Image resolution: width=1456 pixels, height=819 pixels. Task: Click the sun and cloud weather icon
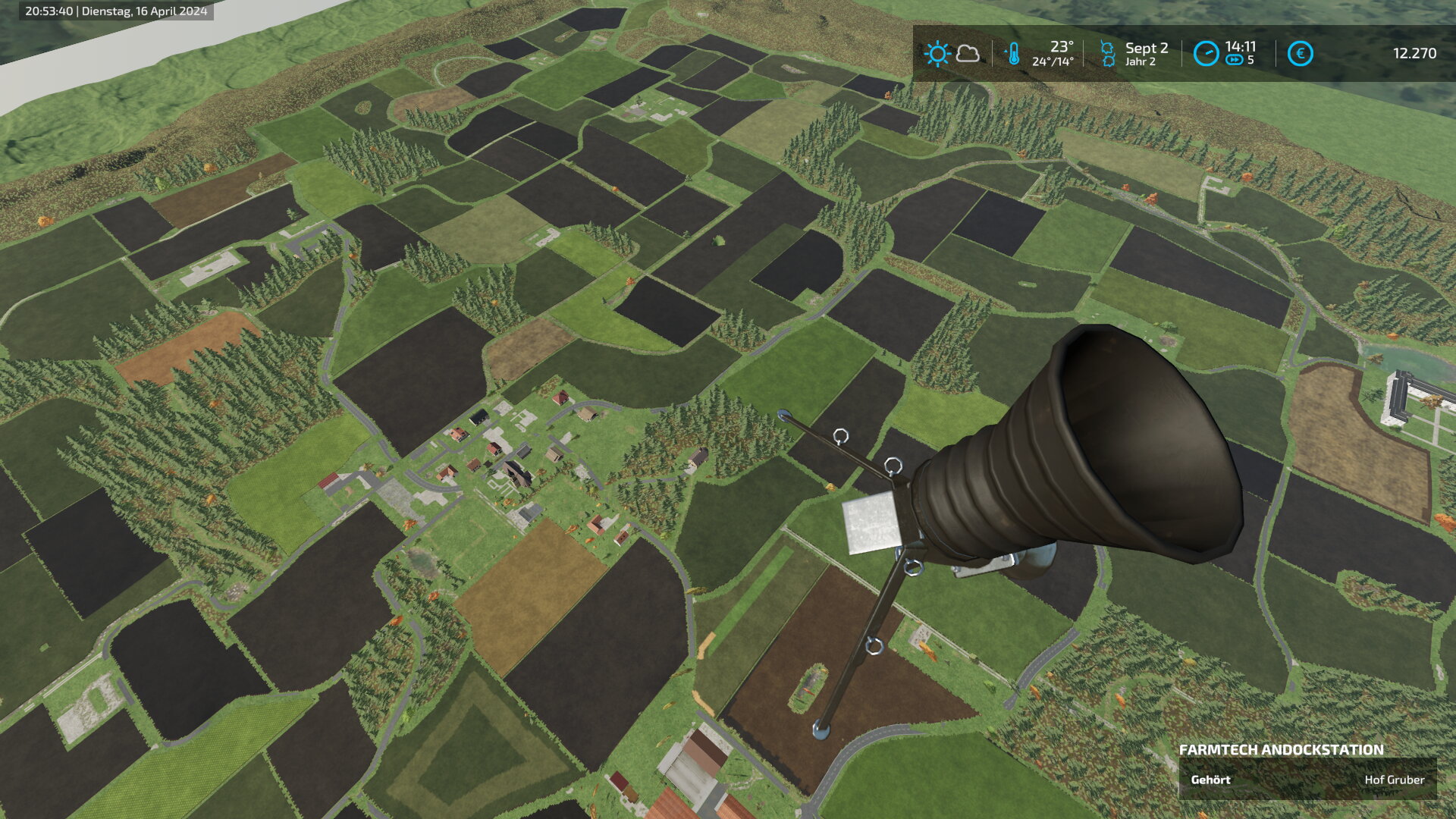click(x=952, y=54)
